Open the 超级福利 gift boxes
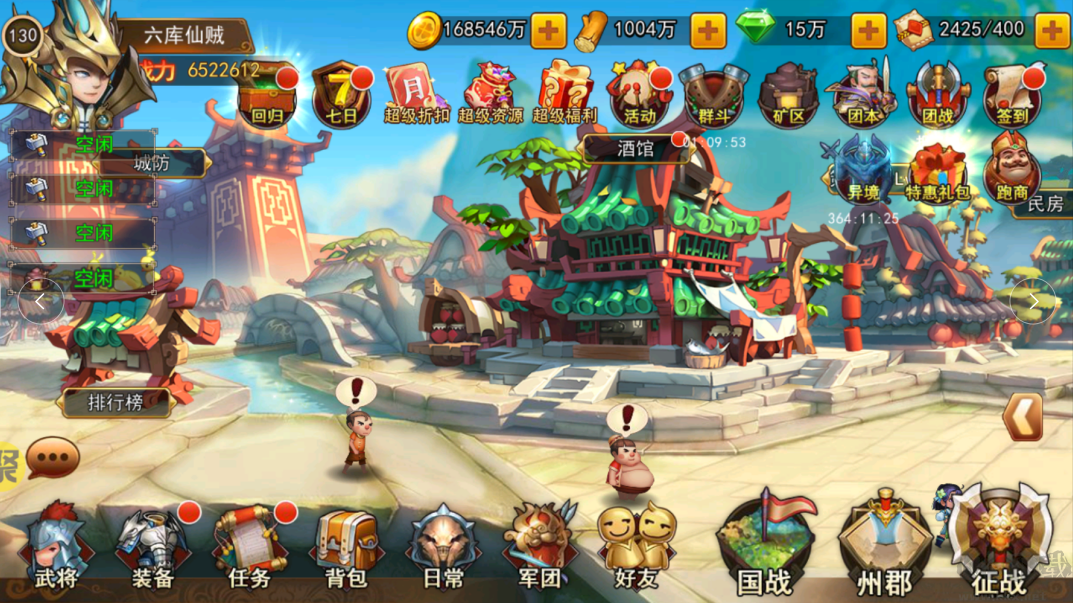This screenshot has height=603, width=1073. 564,96
